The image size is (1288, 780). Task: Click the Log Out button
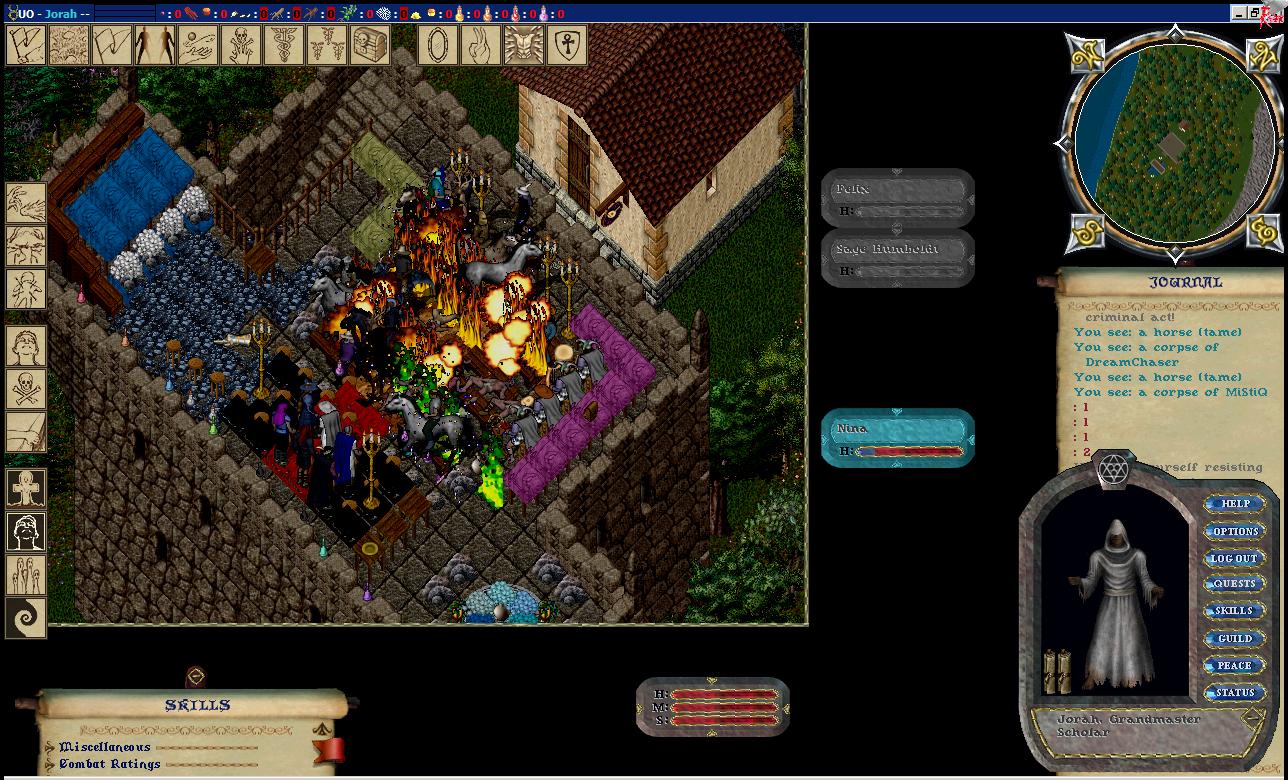pos(1235,558)
